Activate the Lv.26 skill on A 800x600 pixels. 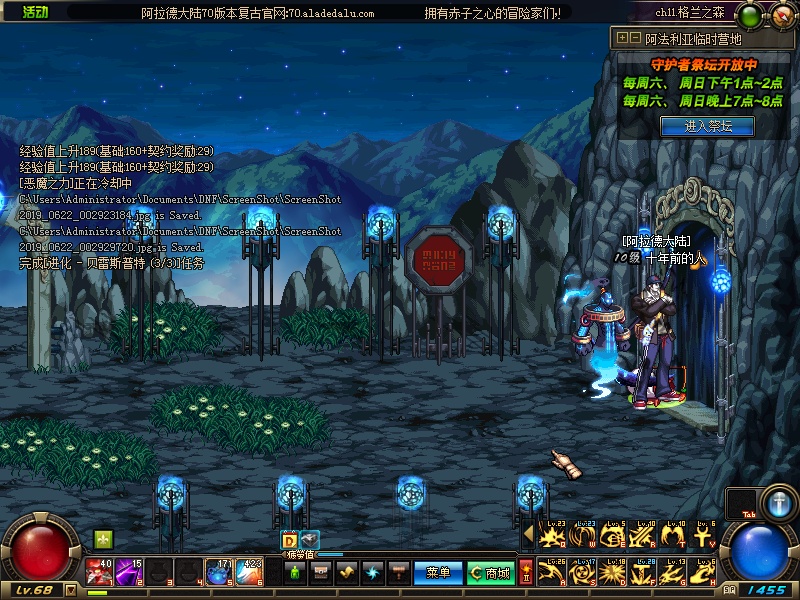pyautogui.click(x=549, y=571)
